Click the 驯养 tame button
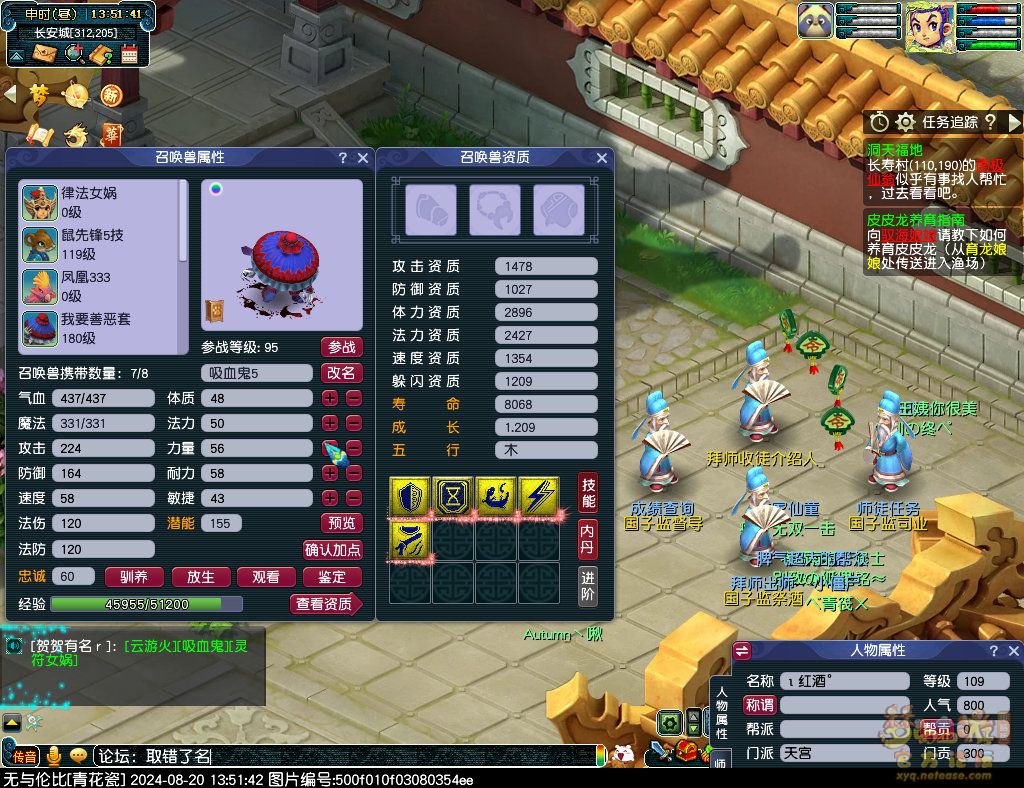Screen dimensions: 1024x788 pos(134,577)
